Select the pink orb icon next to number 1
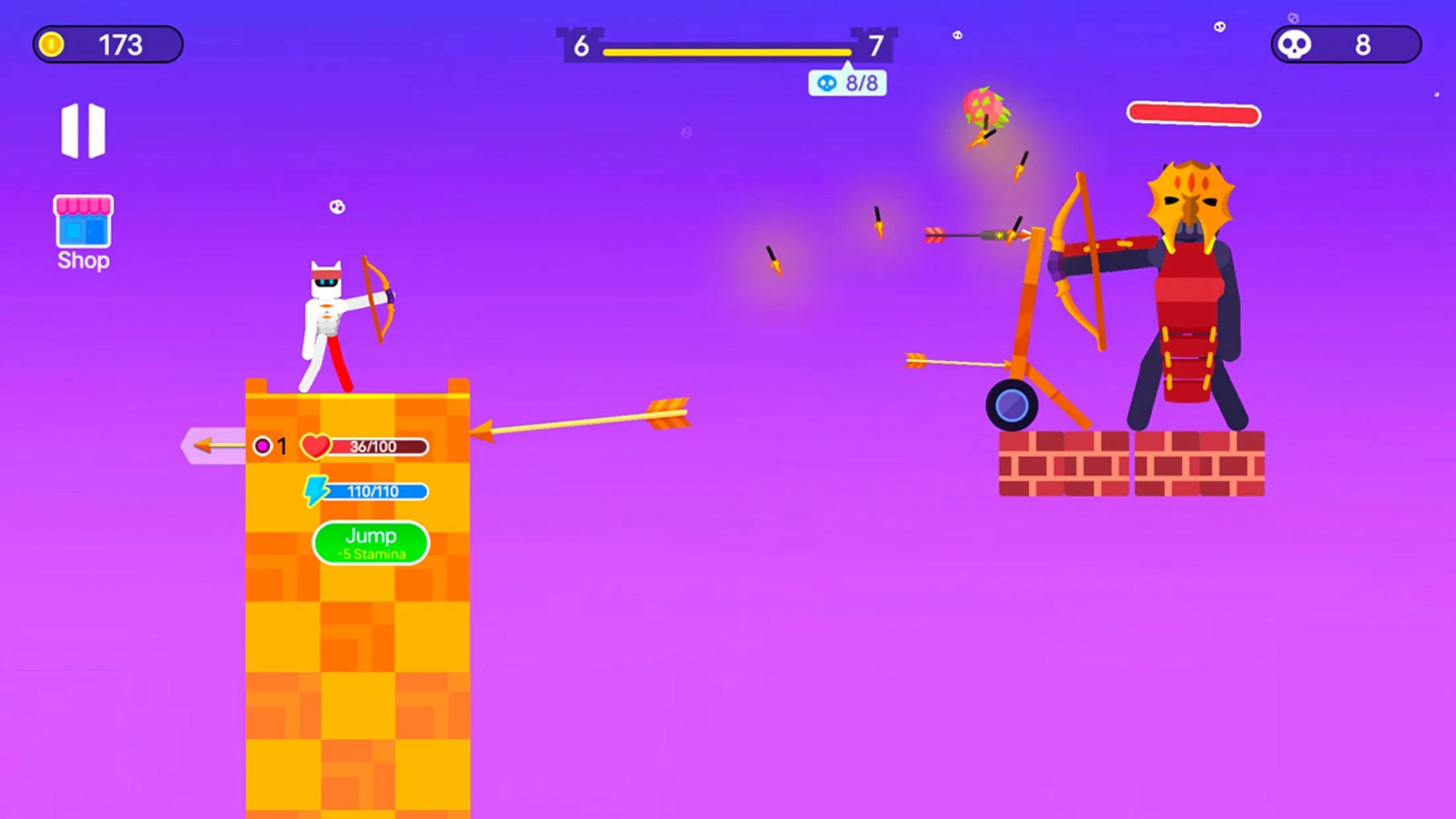 click(x=264, y=445)
